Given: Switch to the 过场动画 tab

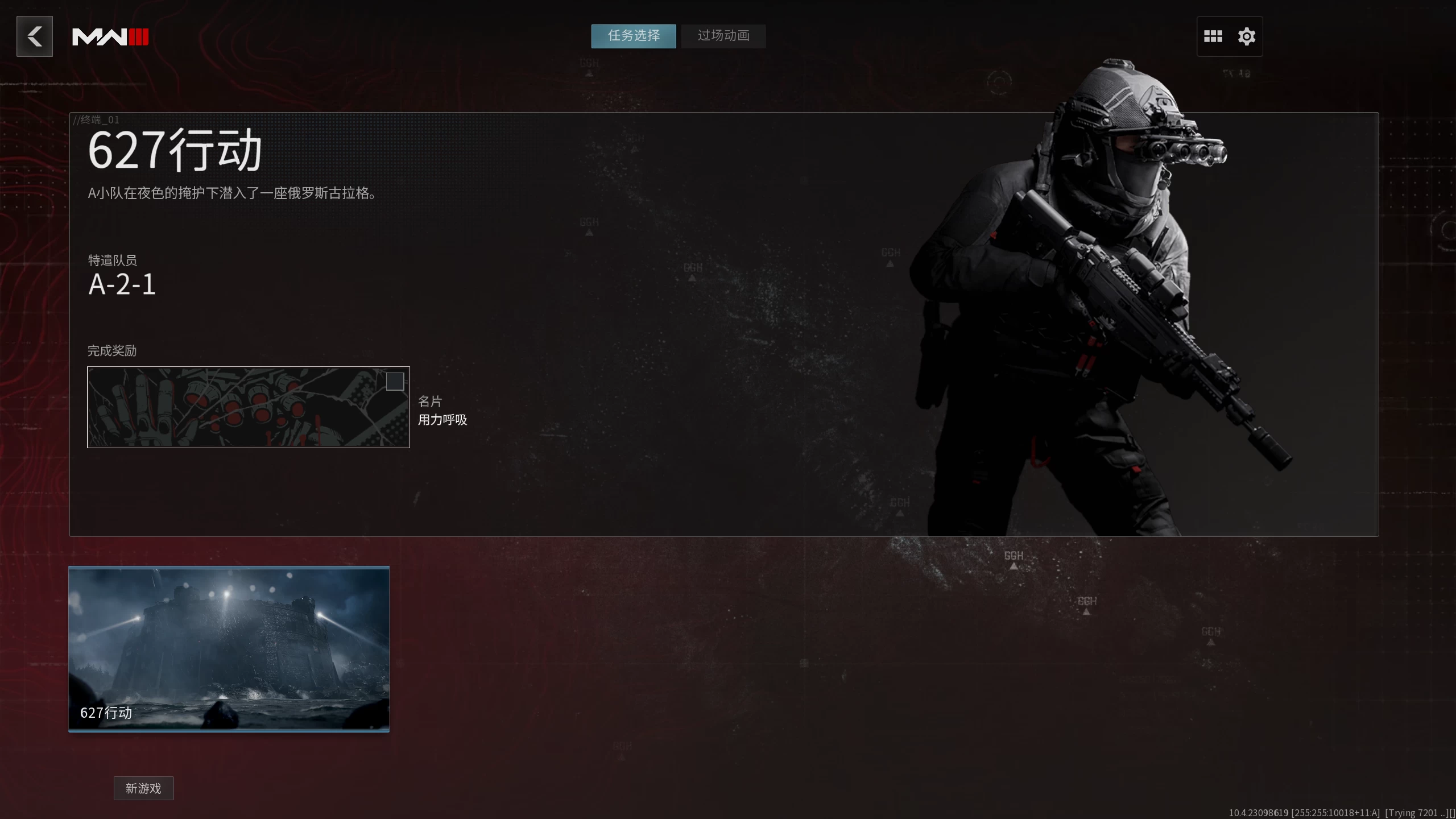Looking at the screenshot, I should [723, 36].
